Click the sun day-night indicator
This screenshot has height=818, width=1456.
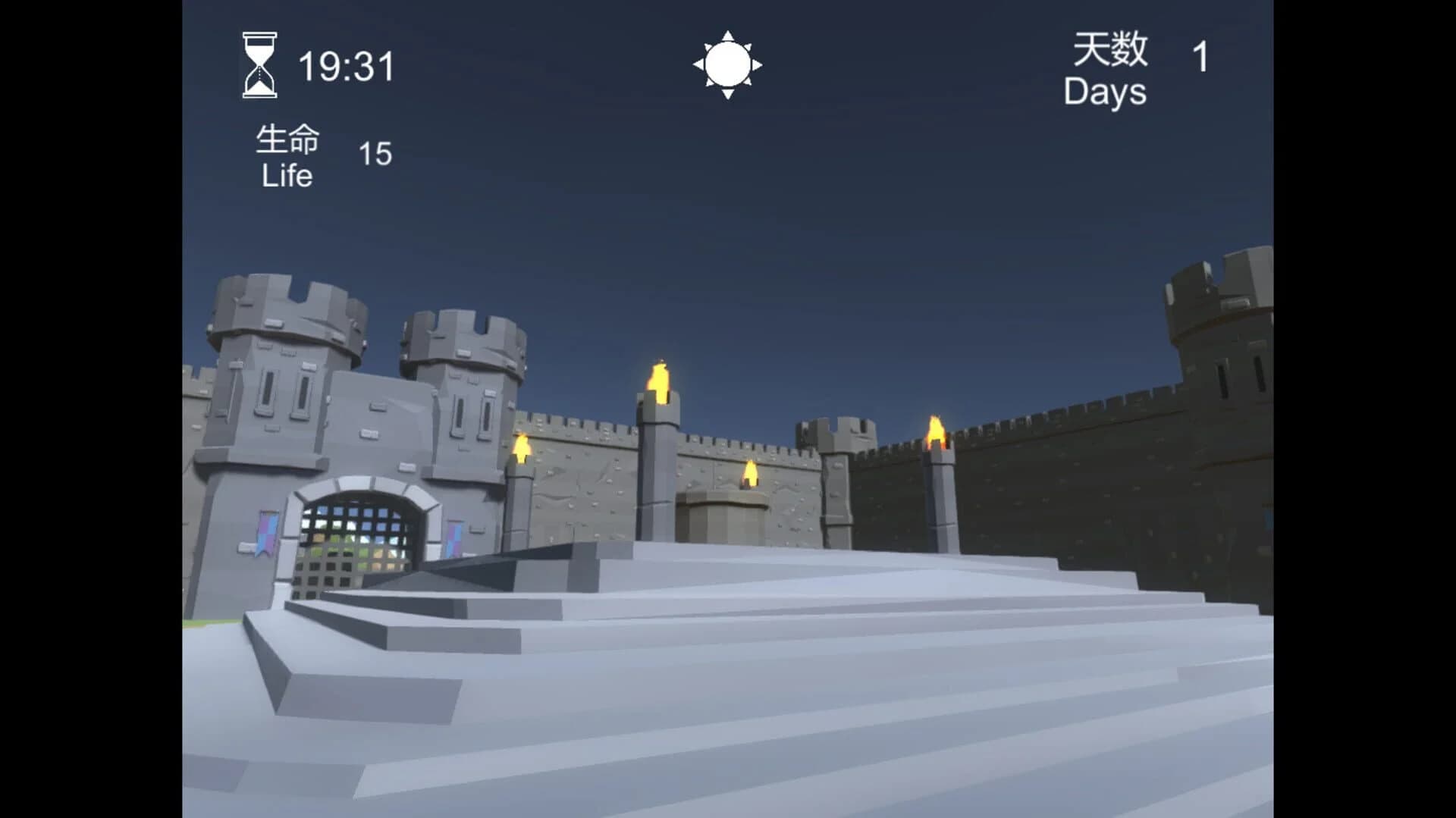point(727,64)
